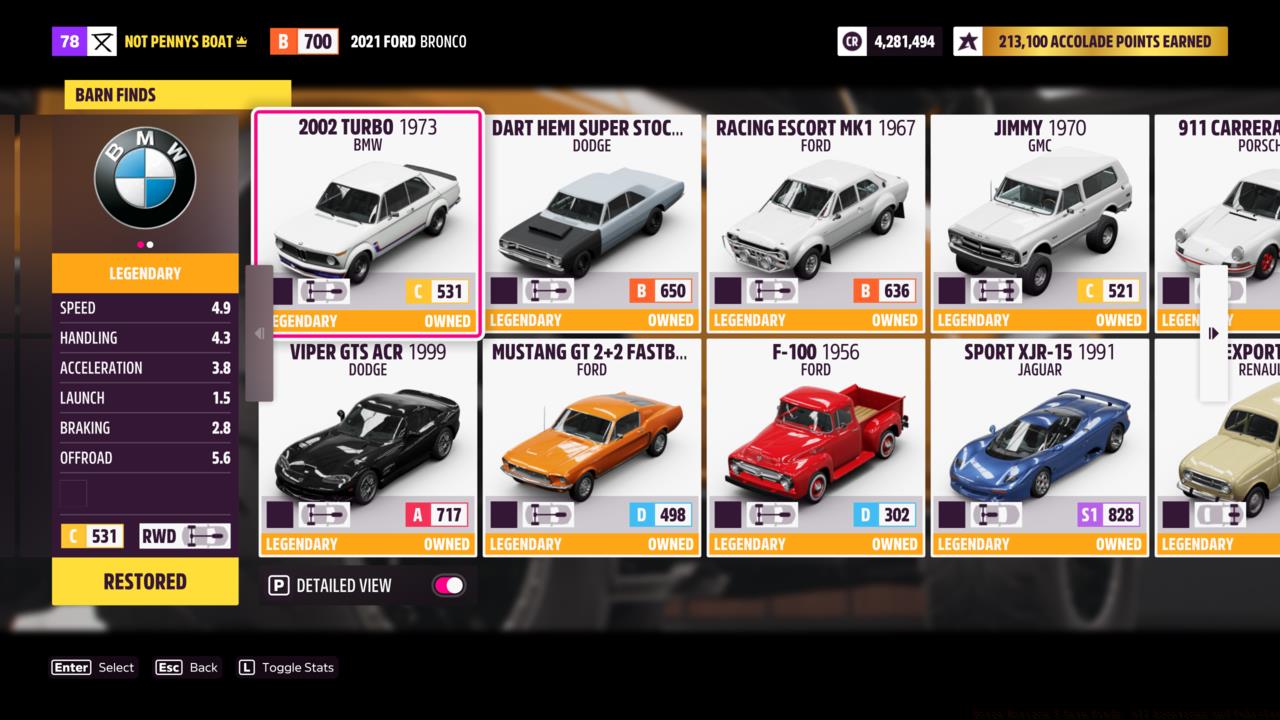Click the CR credits icon
Image resolution: width=1280 pixels, height=720 pixels.
click(852, 41)
